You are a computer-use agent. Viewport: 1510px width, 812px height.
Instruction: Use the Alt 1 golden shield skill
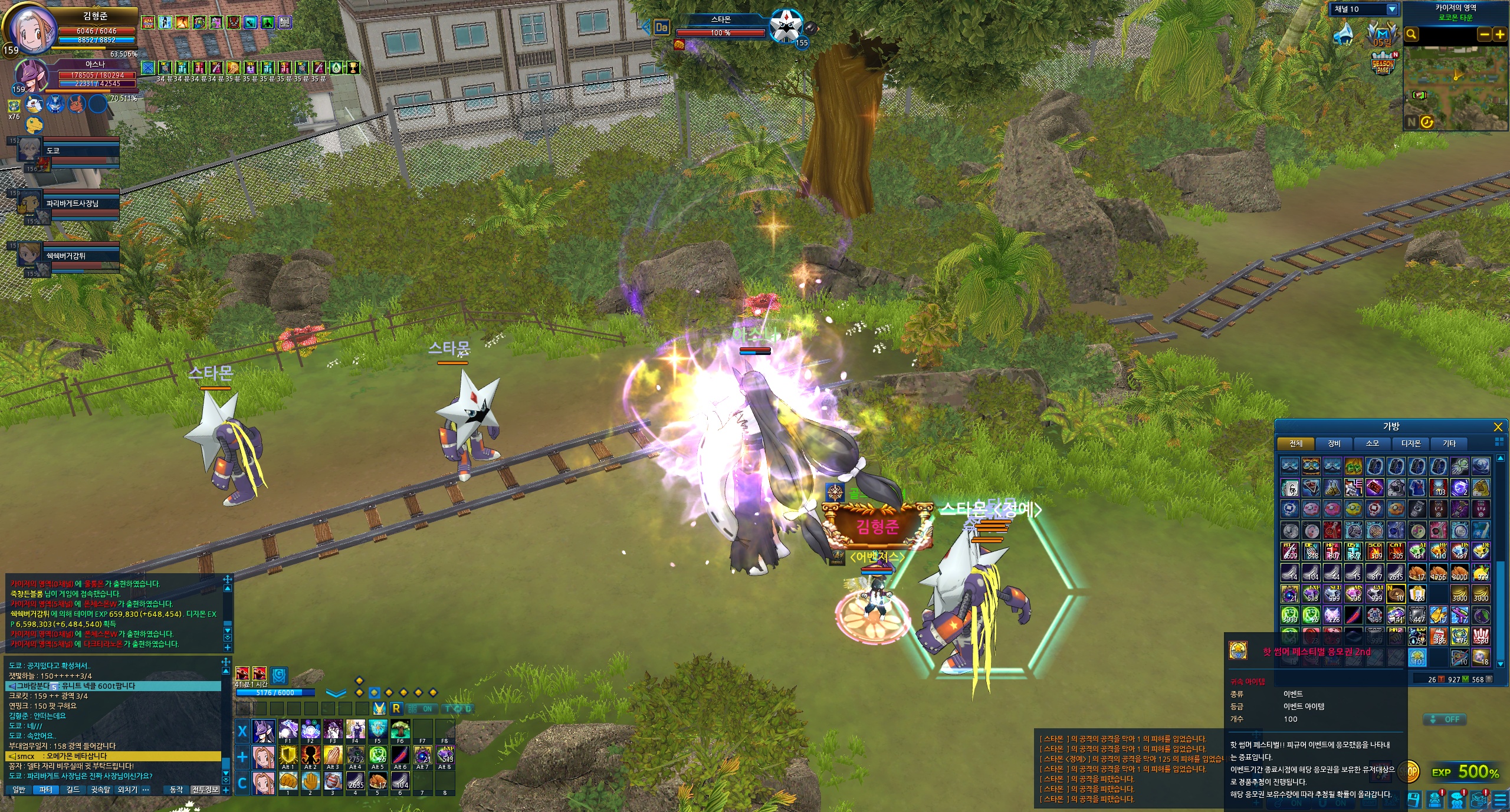tap(288, 756)
